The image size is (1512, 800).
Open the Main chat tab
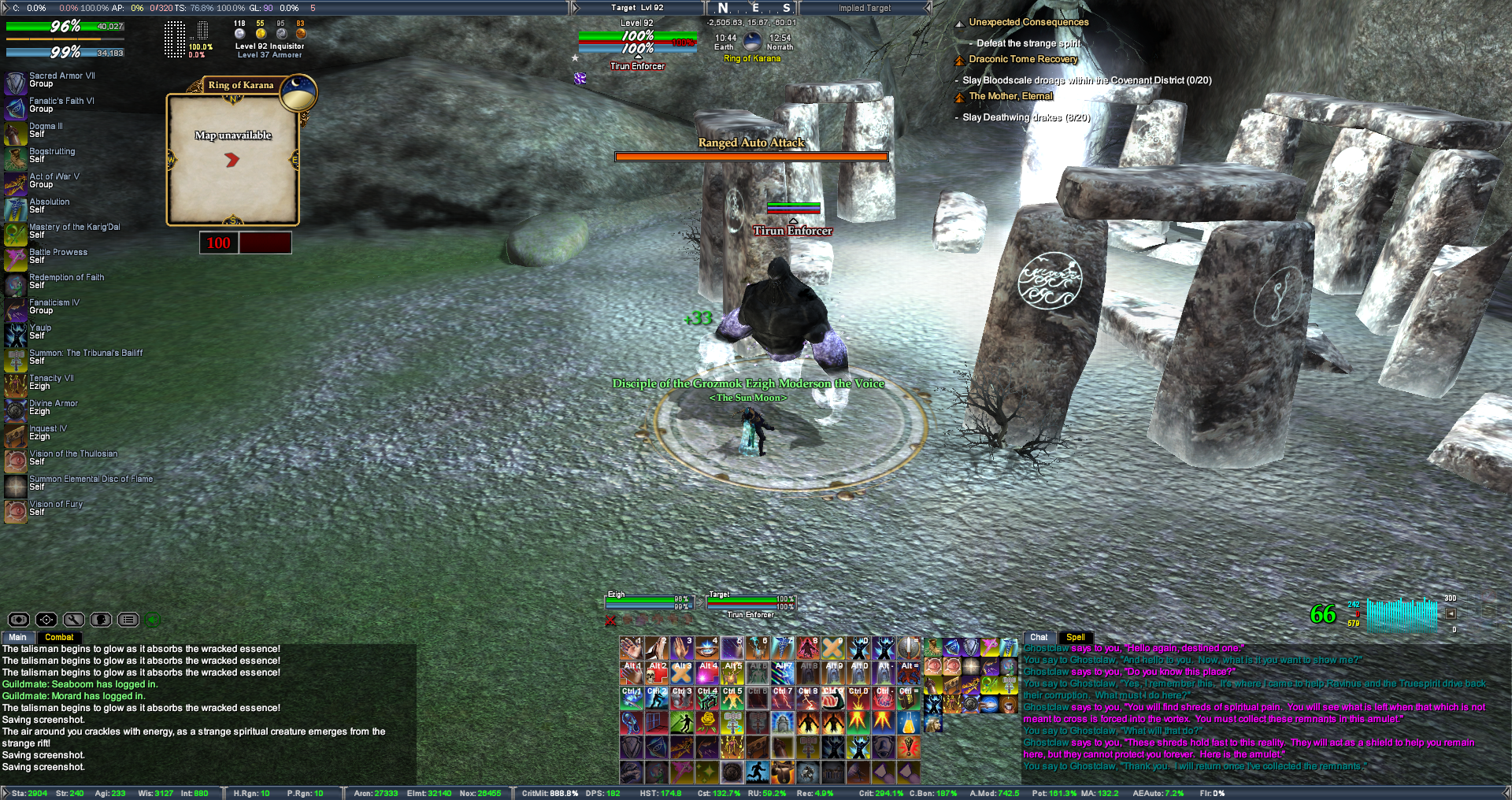click(17, 637)
